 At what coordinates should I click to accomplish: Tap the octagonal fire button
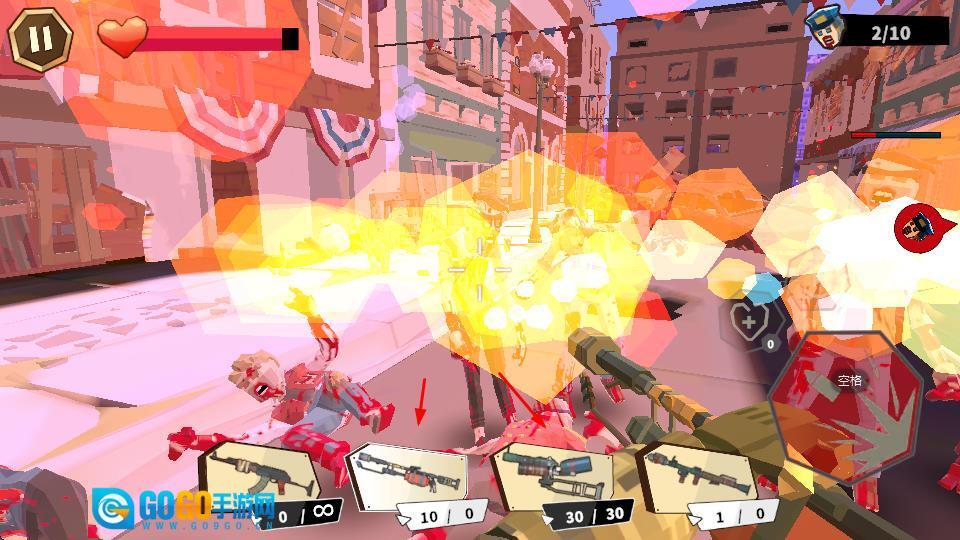[849, 407]
